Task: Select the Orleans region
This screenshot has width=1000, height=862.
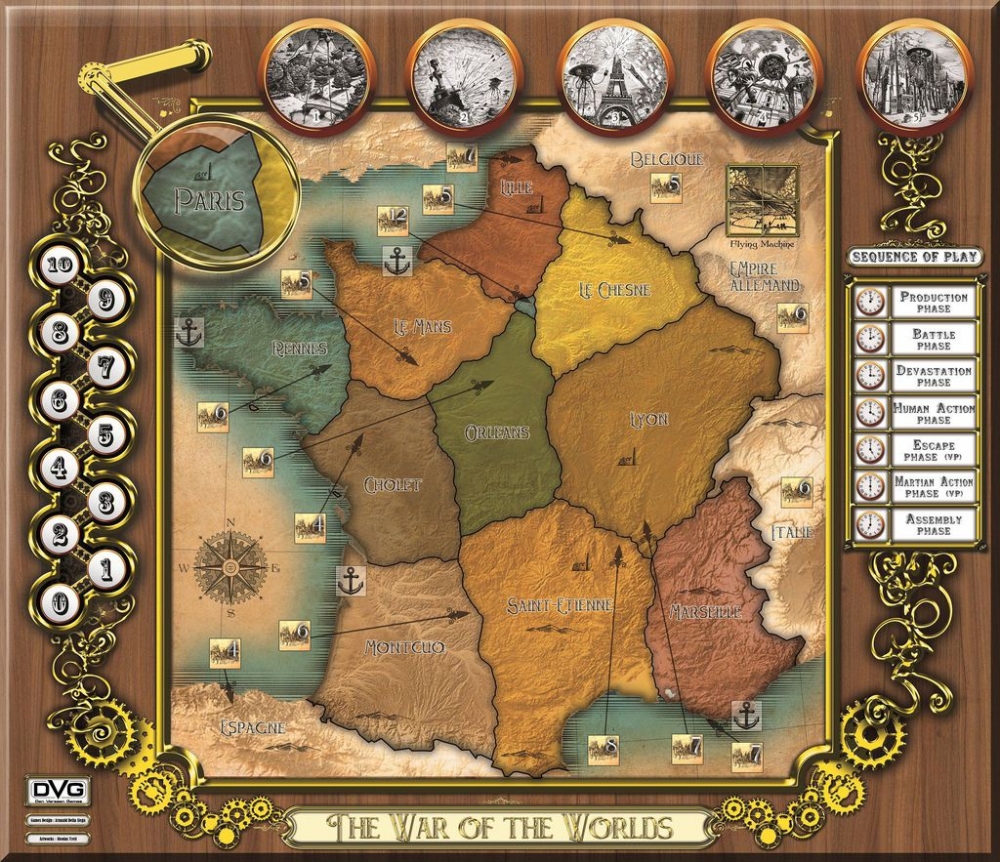Action: (497, 430)
